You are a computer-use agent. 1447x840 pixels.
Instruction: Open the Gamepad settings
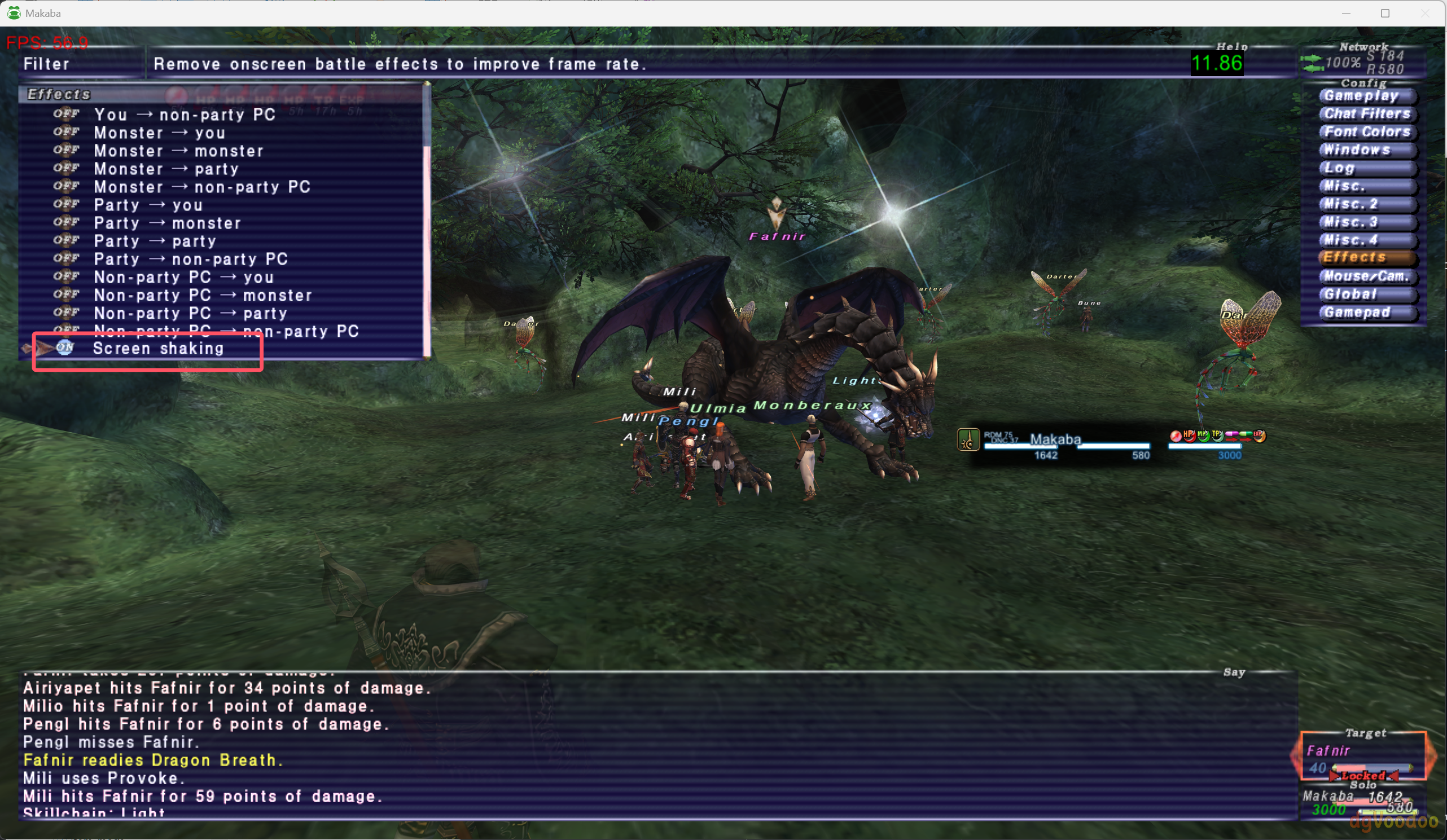click(1366, 313)
